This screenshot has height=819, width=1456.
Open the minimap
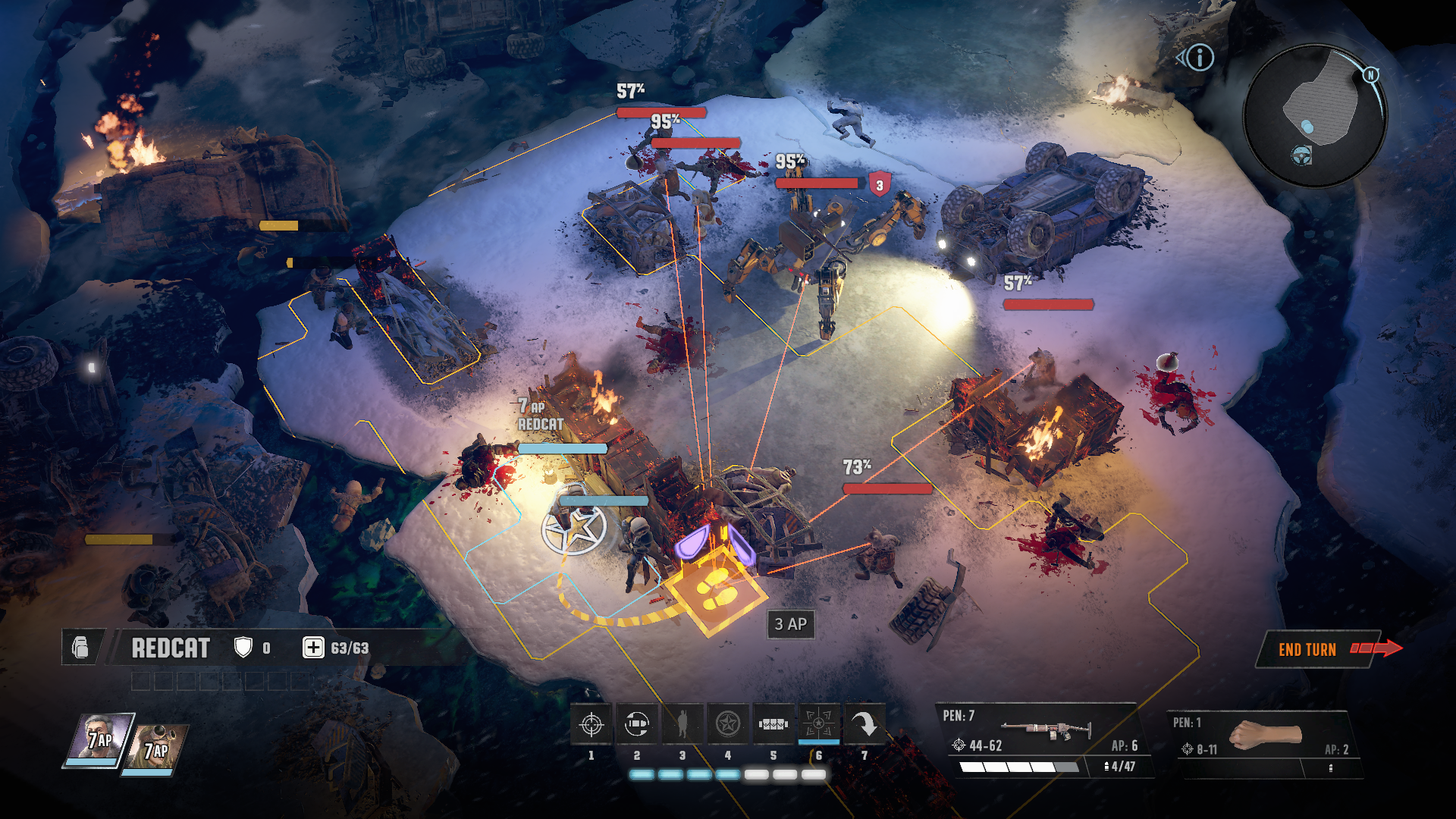(1316, 114)
